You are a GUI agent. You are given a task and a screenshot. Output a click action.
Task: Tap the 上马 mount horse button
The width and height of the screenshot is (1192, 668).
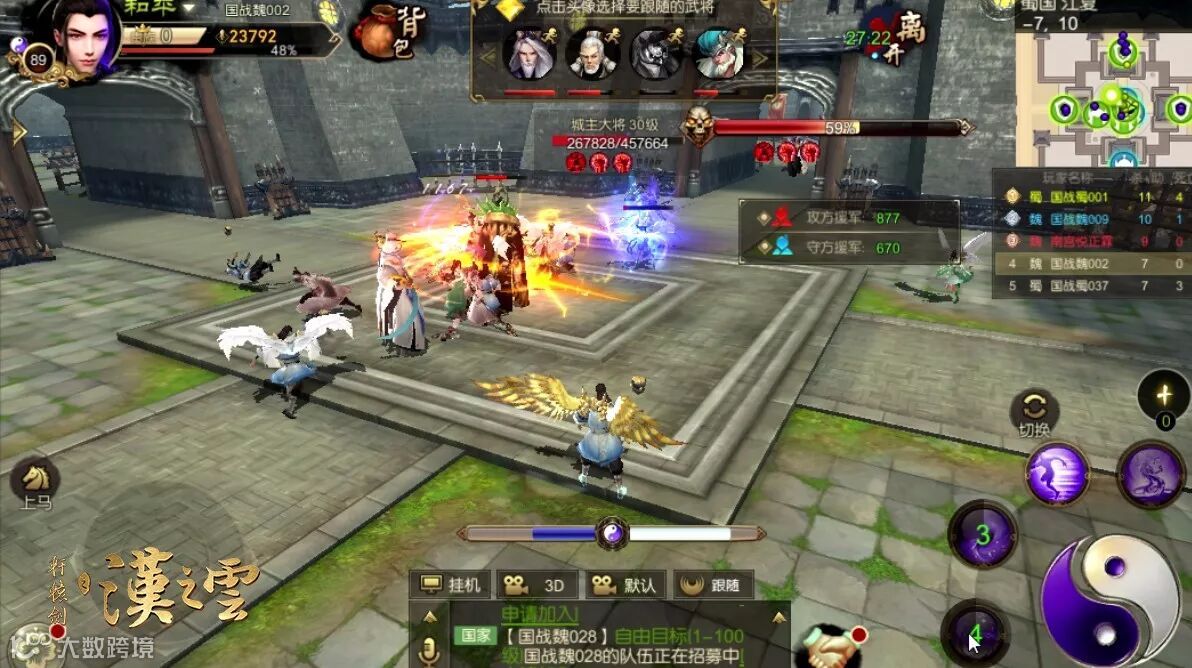coord(36,481)
